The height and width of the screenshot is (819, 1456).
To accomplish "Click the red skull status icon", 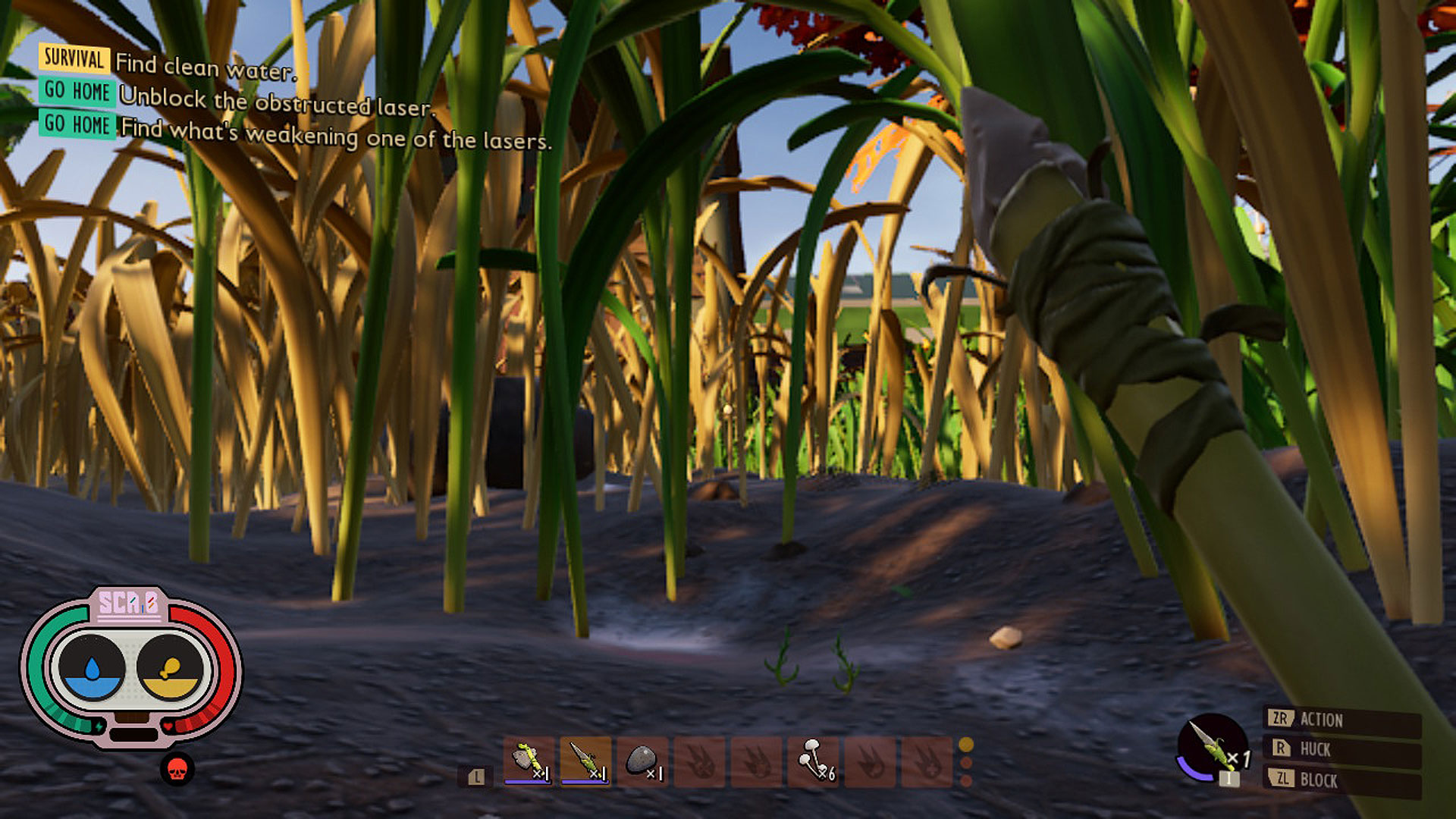I will click(177, 770).
